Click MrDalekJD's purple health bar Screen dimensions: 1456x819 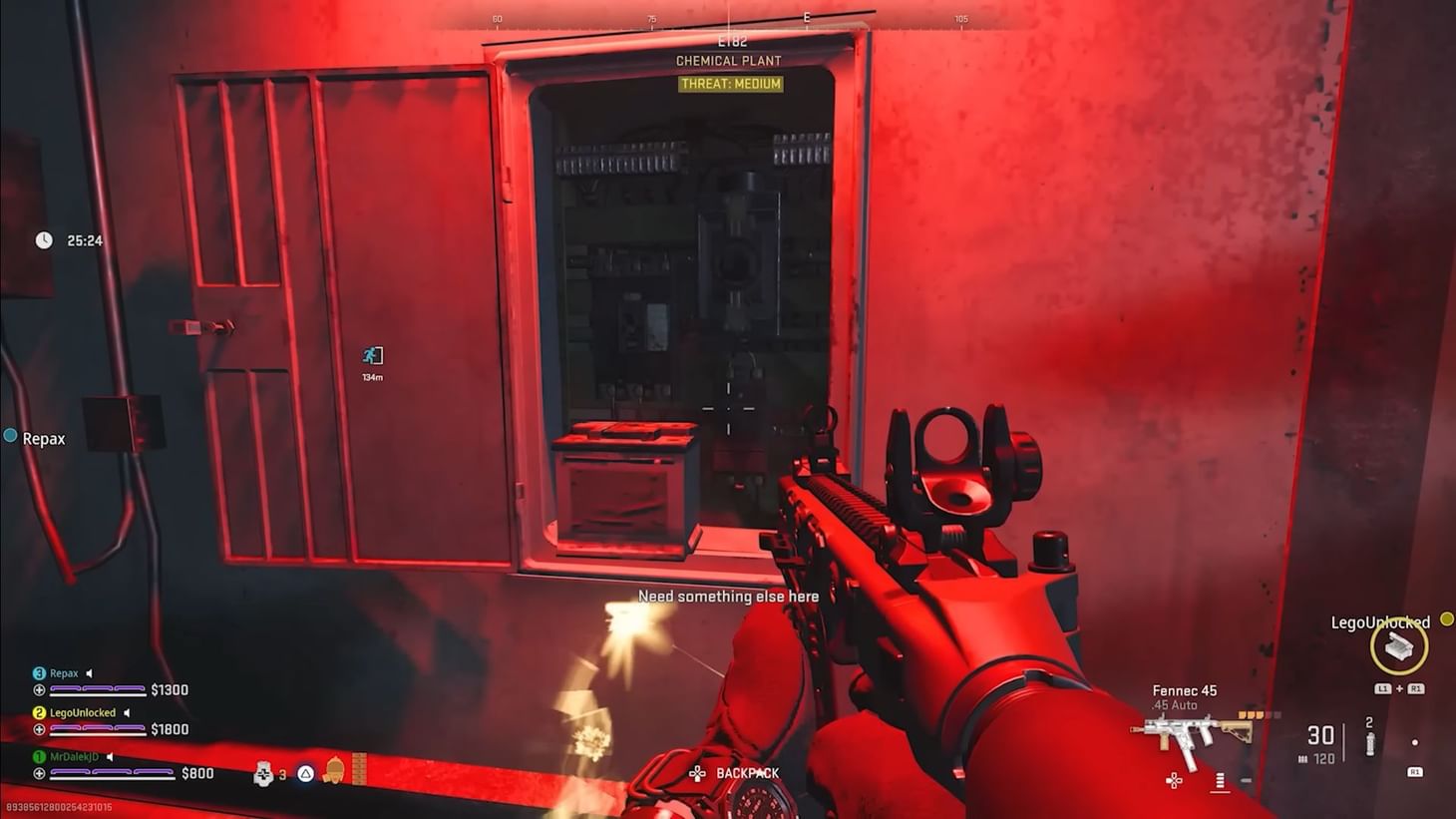pyautogui.click(x=110, y=773)
